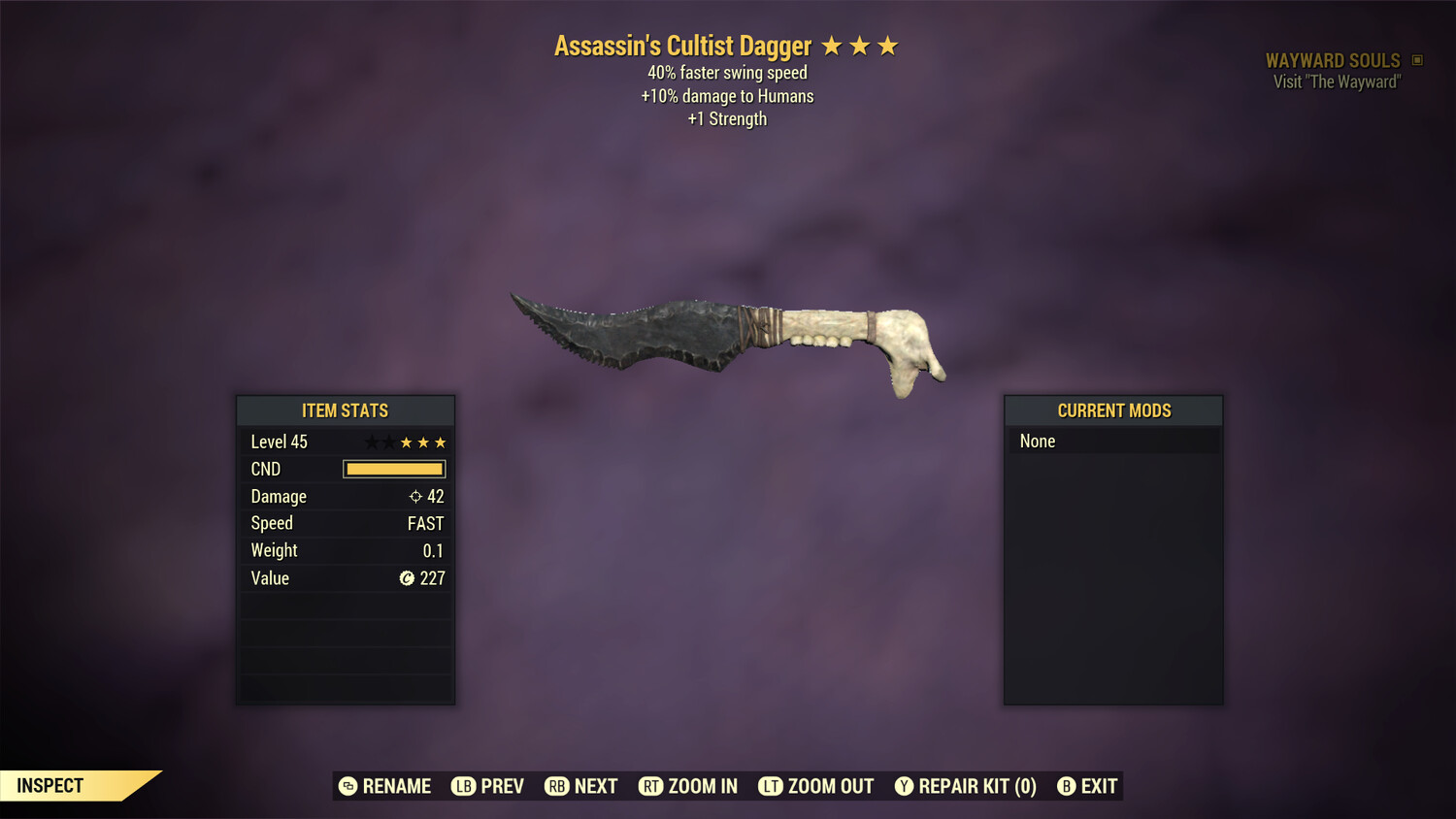Toggle the third star in the item title
The image size is (1456, 819).
889,45
